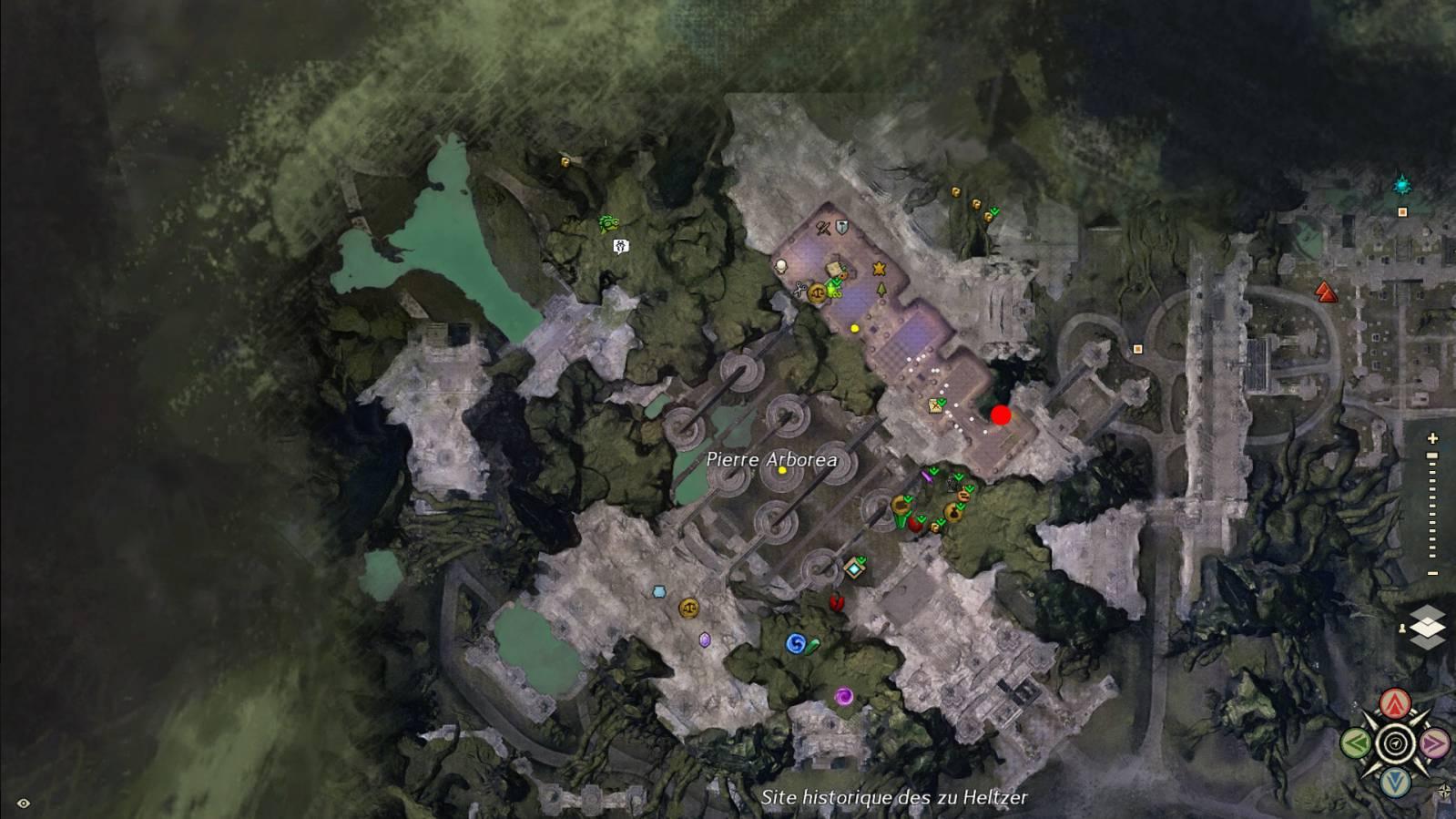Click the purple right-arrow compass button

point(1433,742)
